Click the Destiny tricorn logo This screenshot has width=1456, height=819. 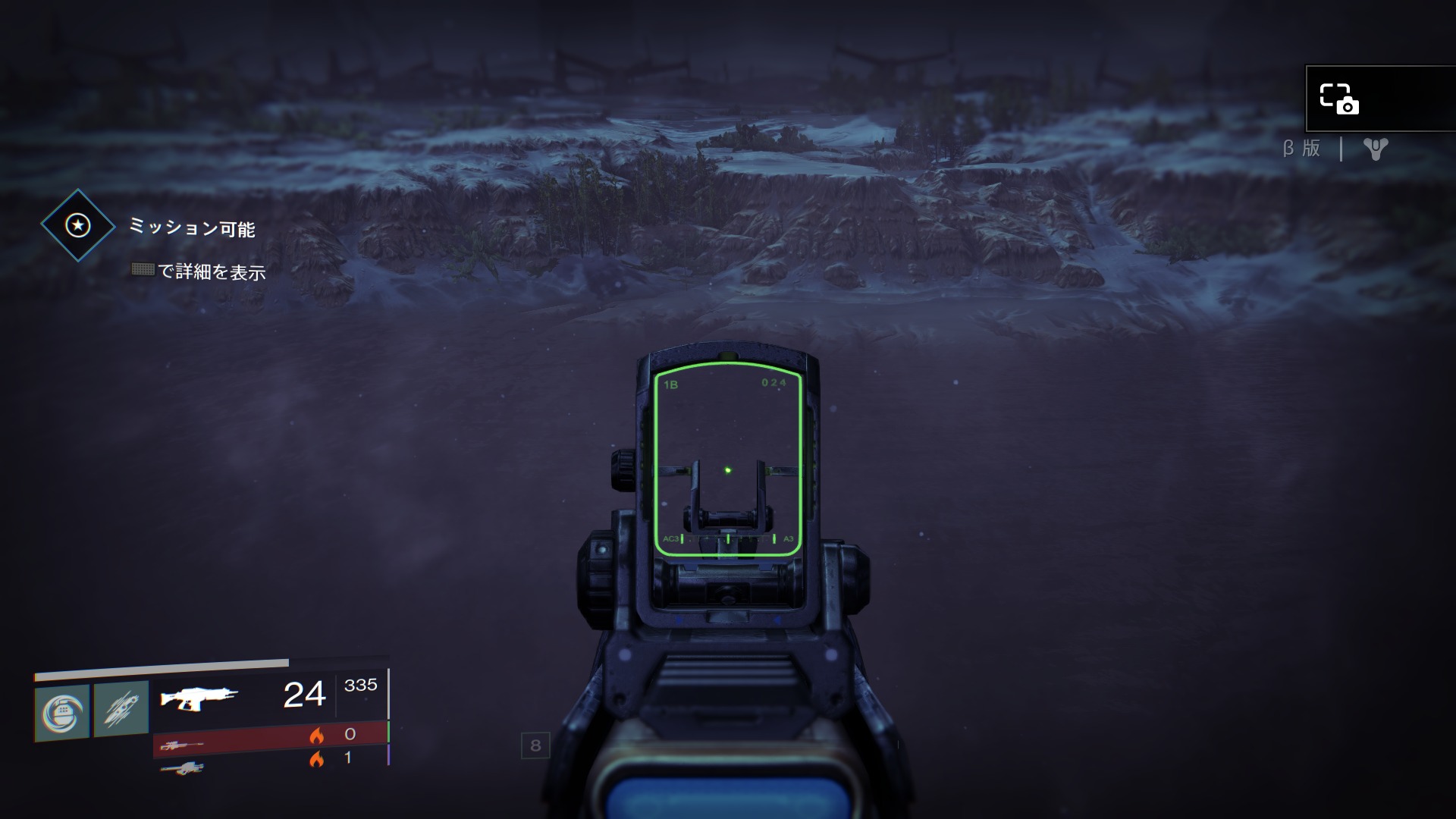tap(1375, 149)
